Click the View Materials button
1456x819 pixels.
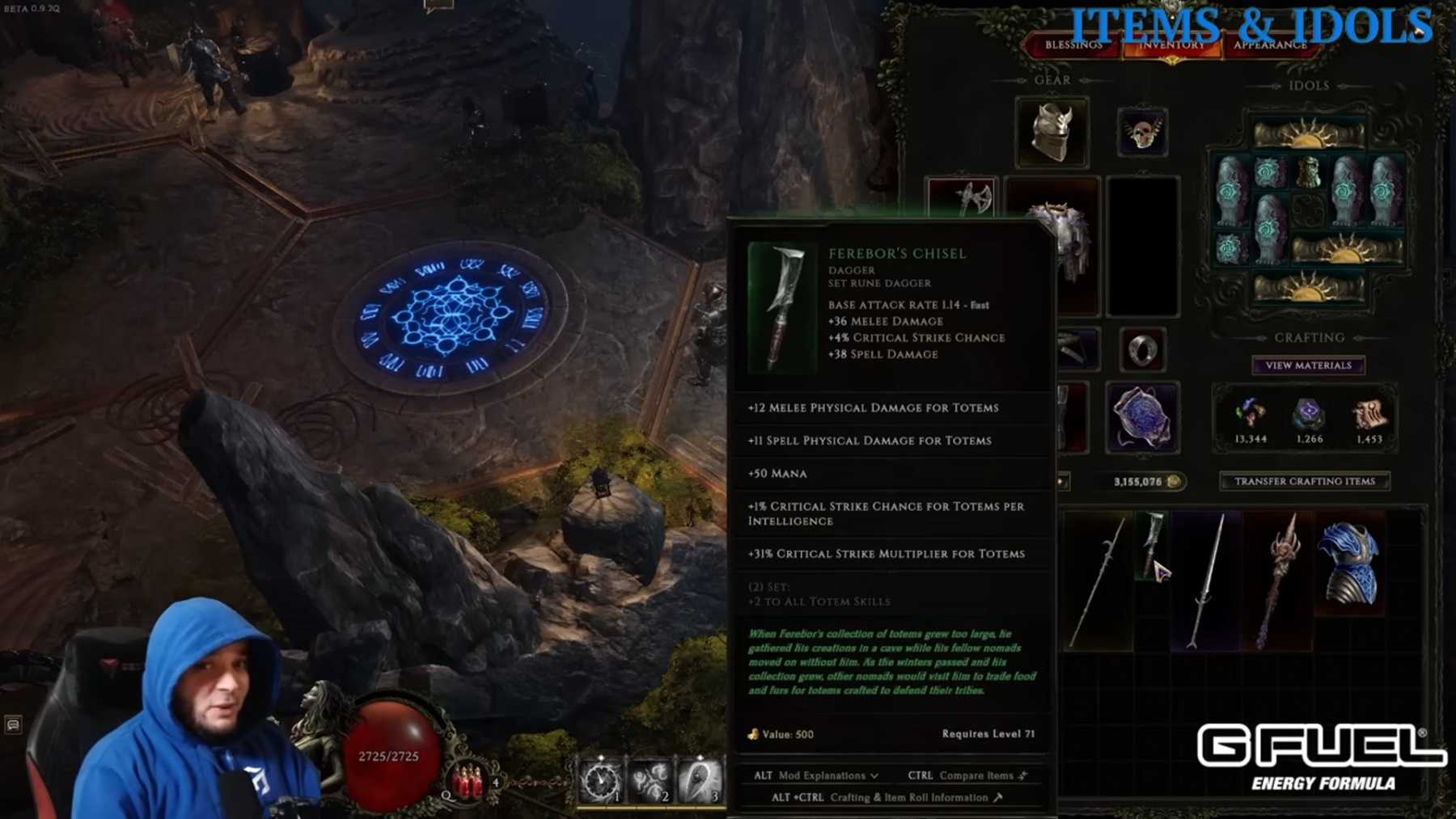1308,365
